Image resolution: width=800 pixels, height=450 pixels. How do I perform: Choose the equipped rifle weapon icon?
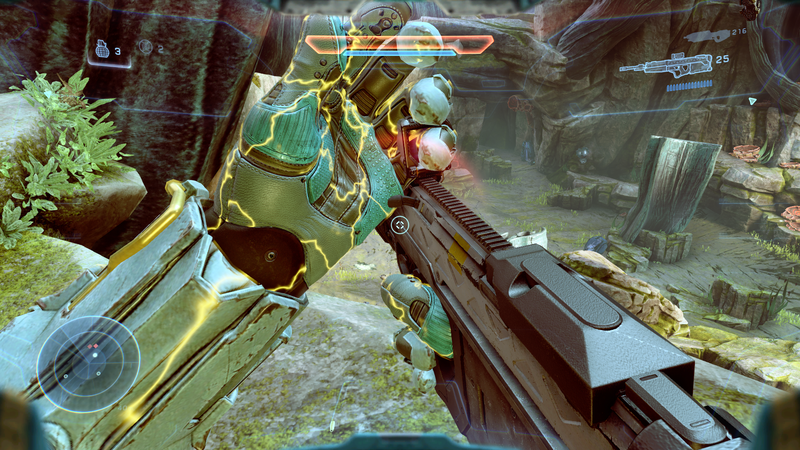tap(665, 66)
